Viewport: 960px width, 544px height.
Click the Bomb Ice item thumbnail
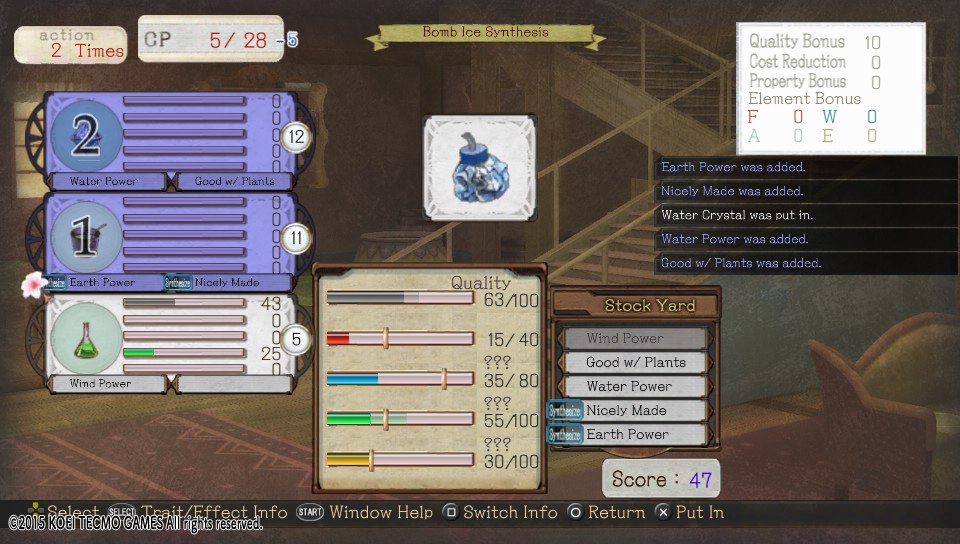[479, 166]
